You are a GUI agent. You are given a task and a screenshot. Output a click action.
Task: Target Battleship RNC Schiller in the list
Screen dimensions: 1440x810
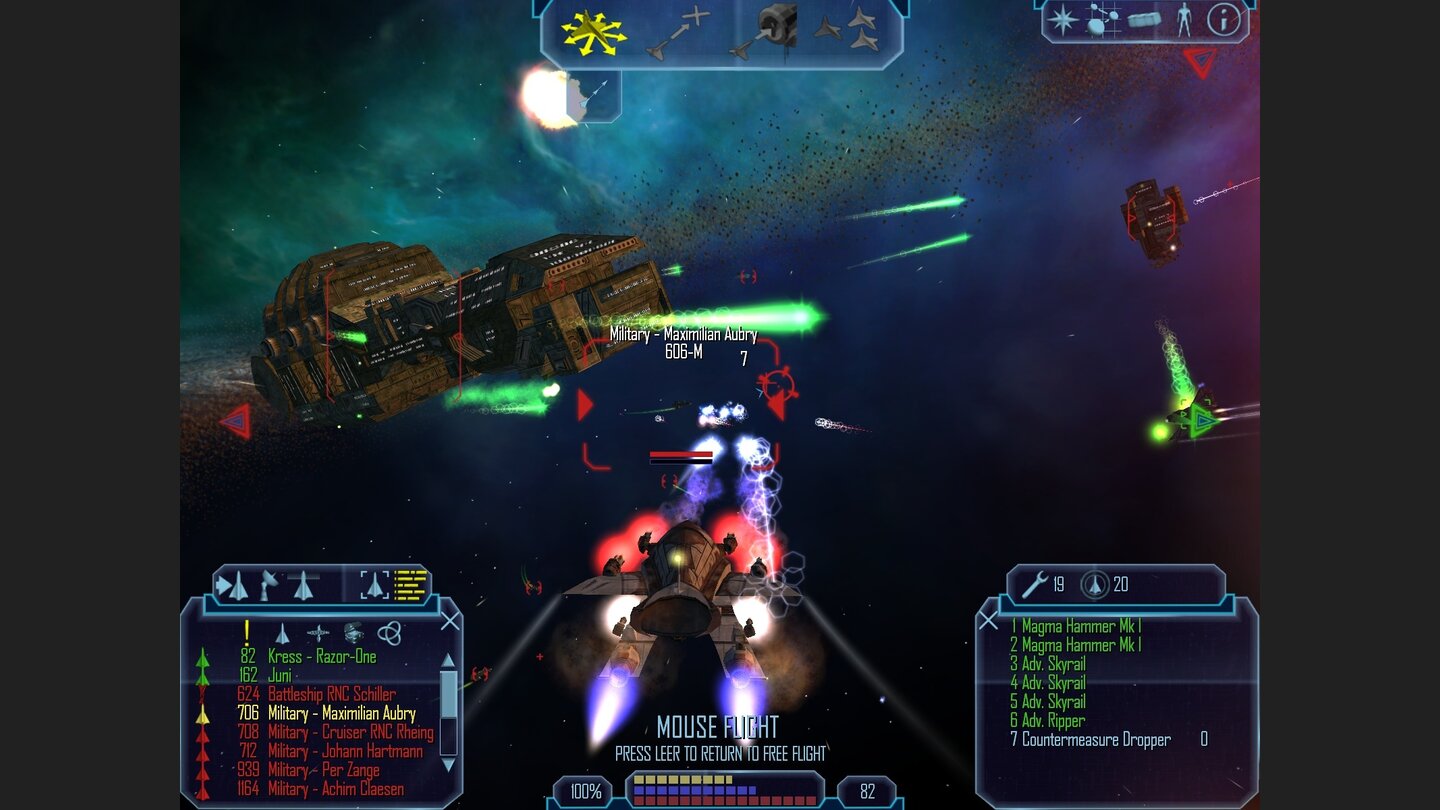(331, 694)
